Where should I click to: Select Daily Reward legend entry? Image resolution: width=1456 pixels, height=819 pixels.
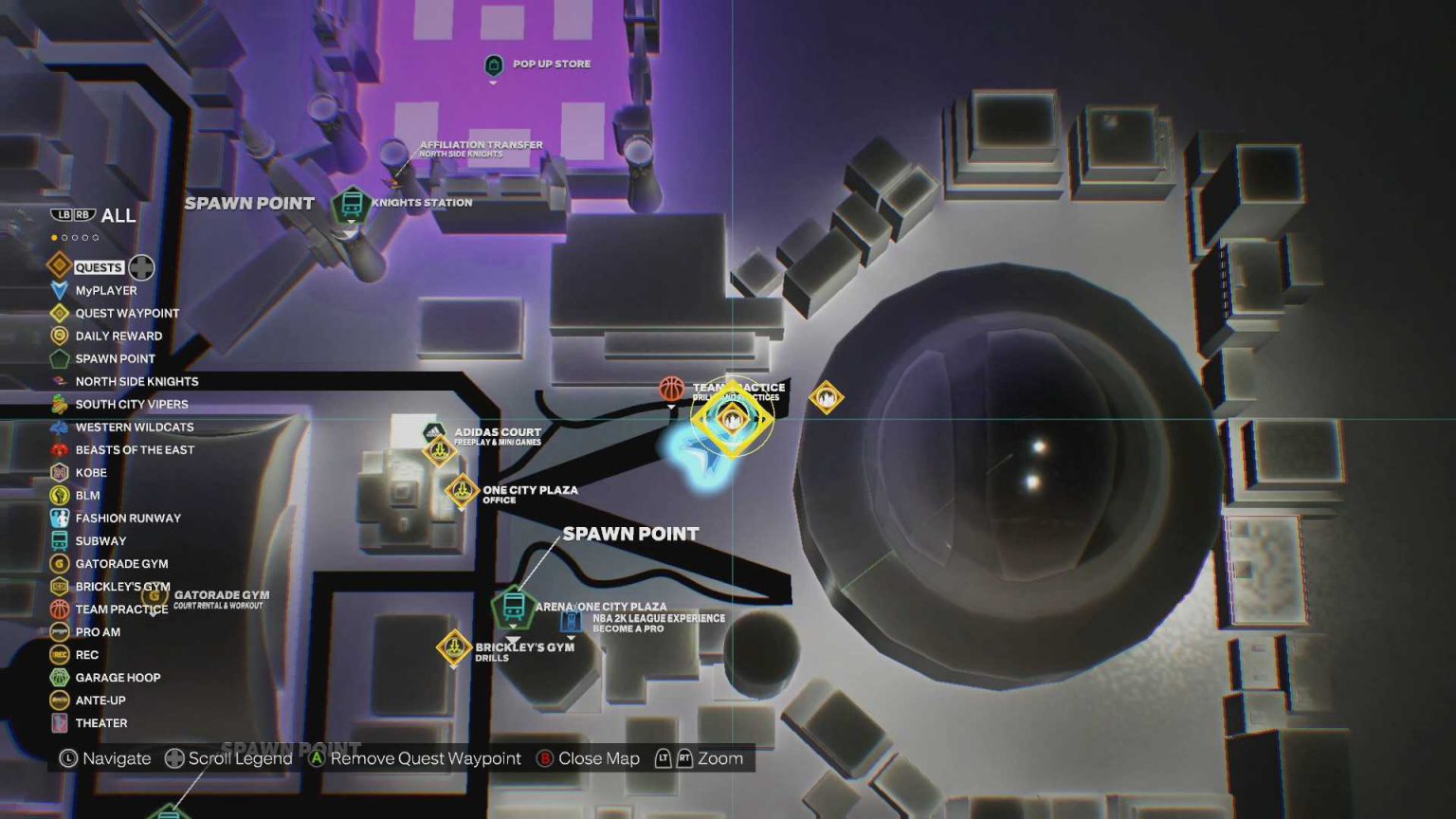coord(118,337)
